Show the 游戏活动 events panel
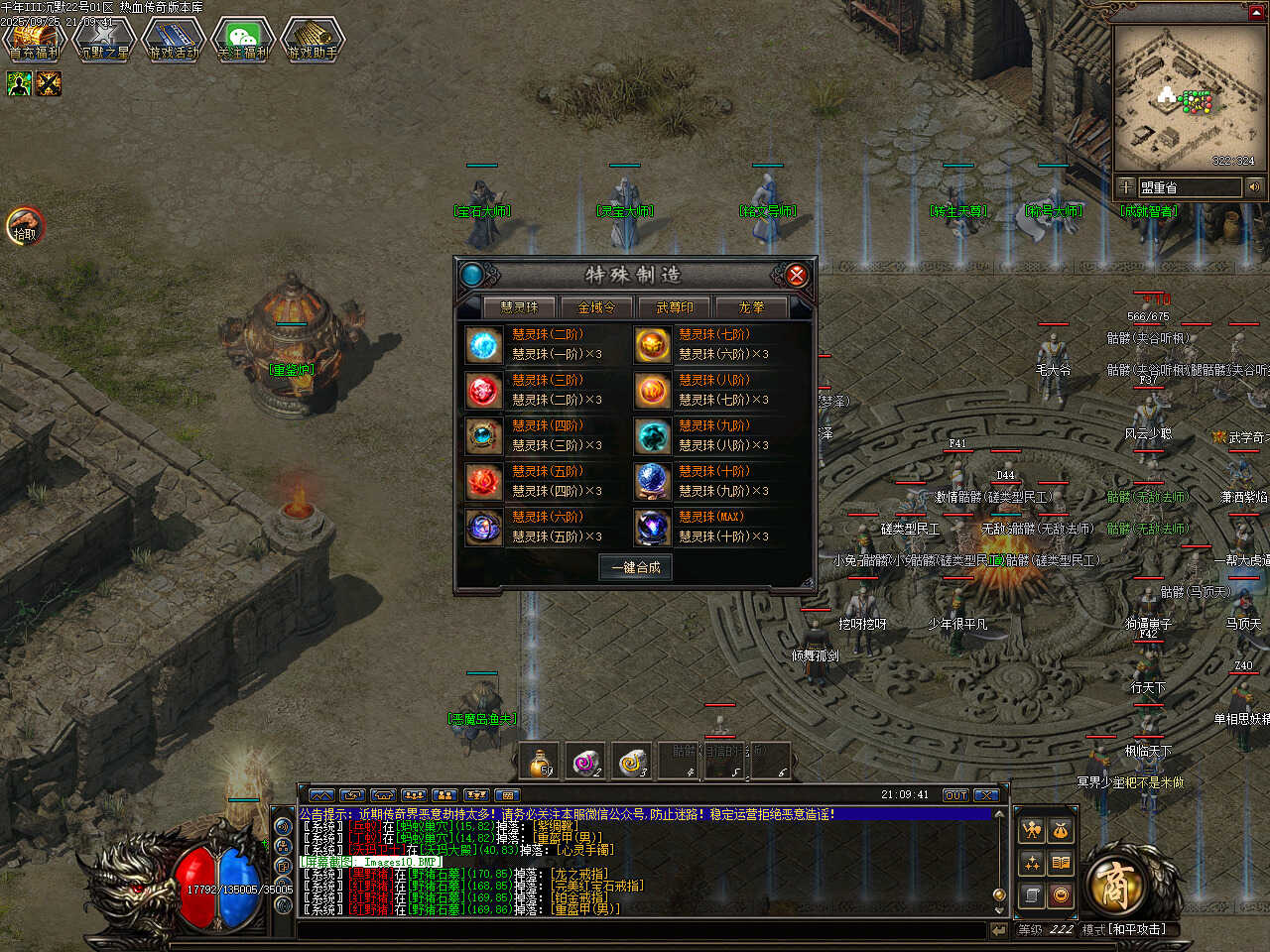The height and width of the screenshot is (952, 1270). coord(174,40)
